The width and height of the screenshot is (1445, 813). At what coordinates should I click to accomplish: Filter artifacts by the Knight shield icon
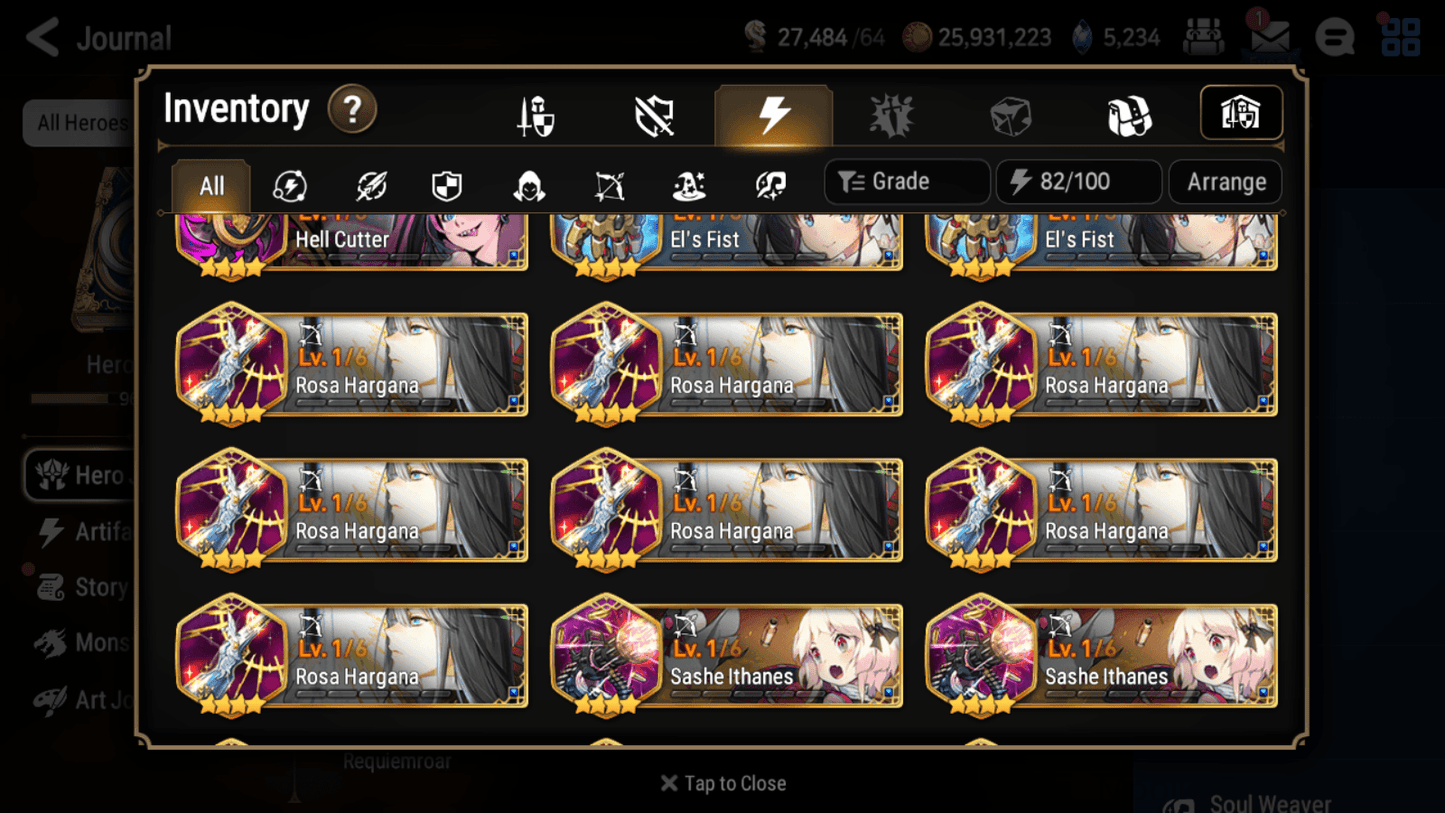click(446, 182)
